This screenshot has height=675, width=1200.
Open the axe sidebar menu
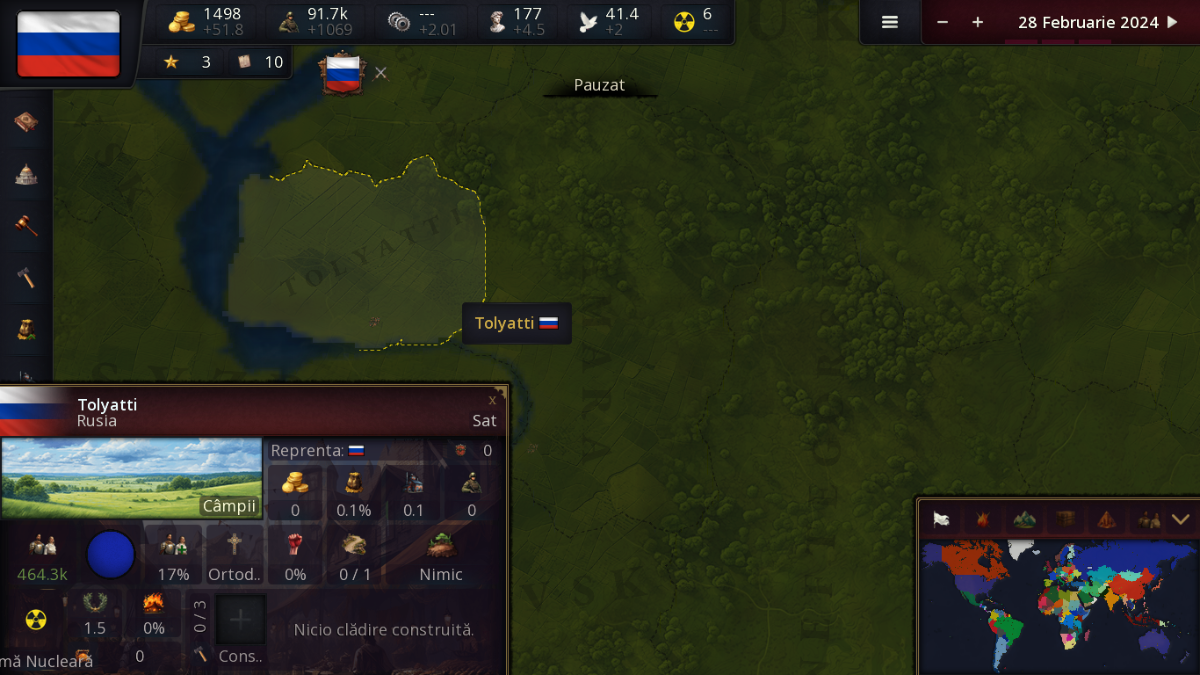click(x=26, y=277)
